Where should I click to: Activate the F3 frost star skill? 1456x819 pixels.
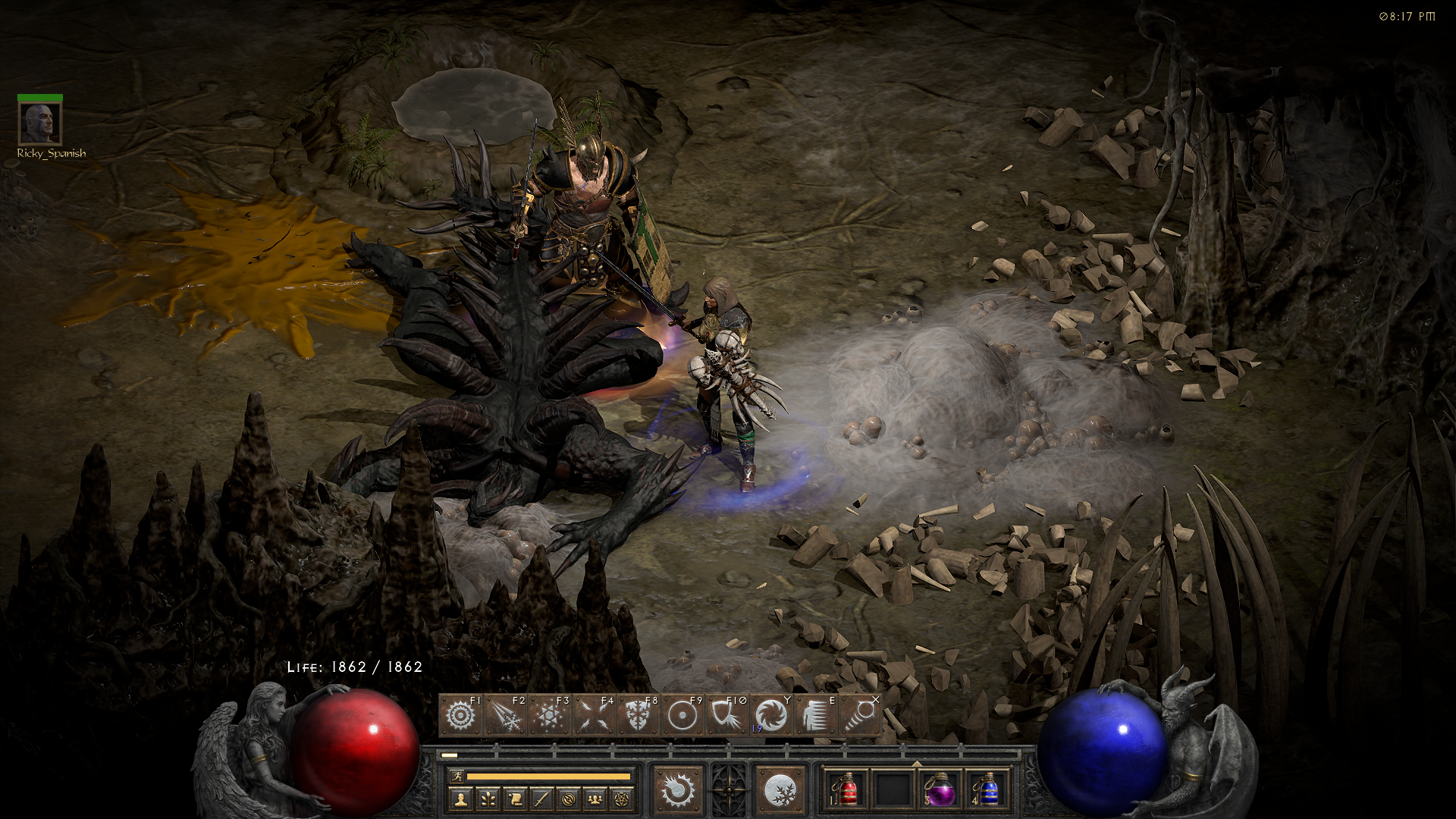pyautogui.click(x=549, y=716)
